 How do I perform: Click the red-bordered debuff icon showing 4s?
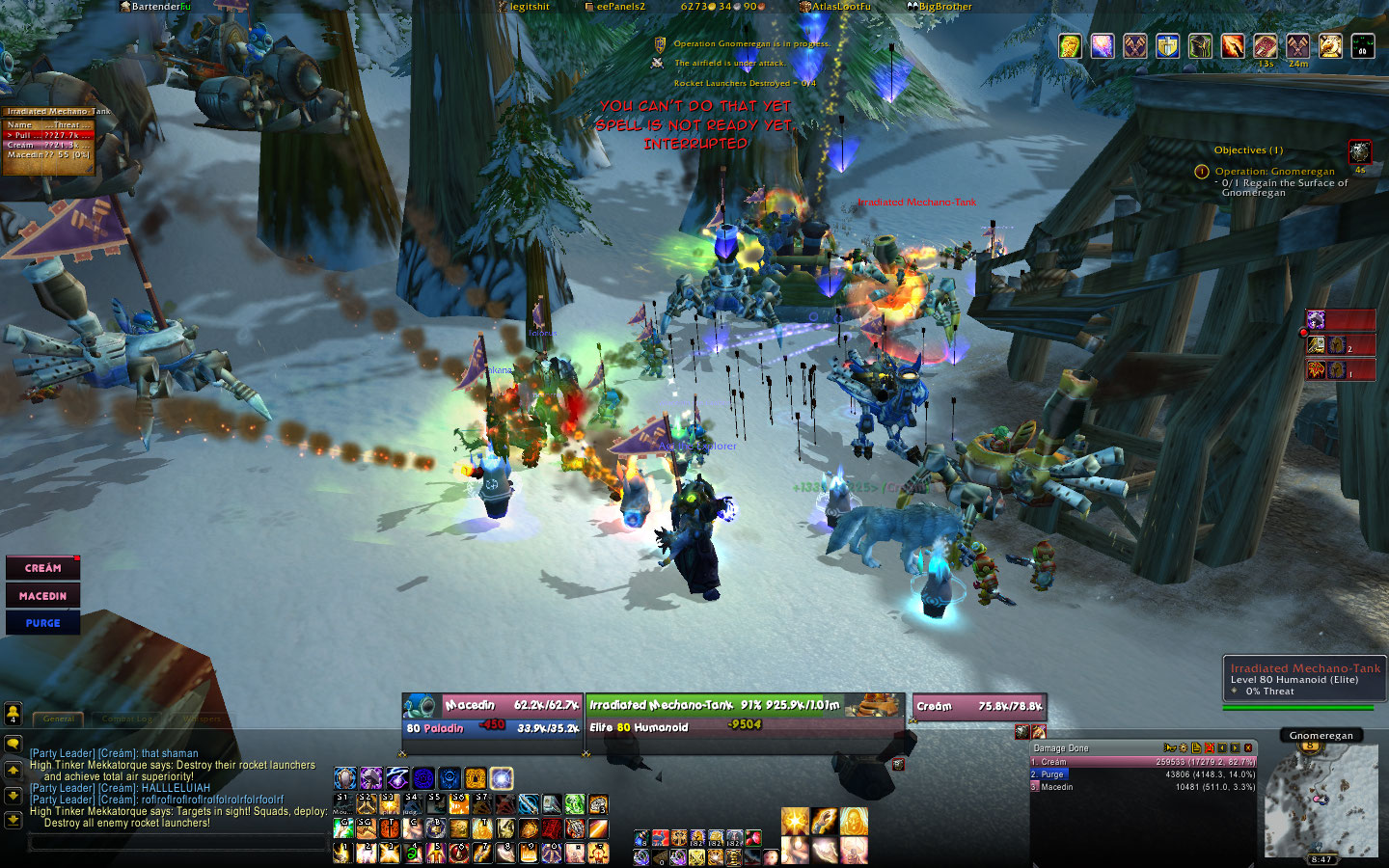[1359, 151]
